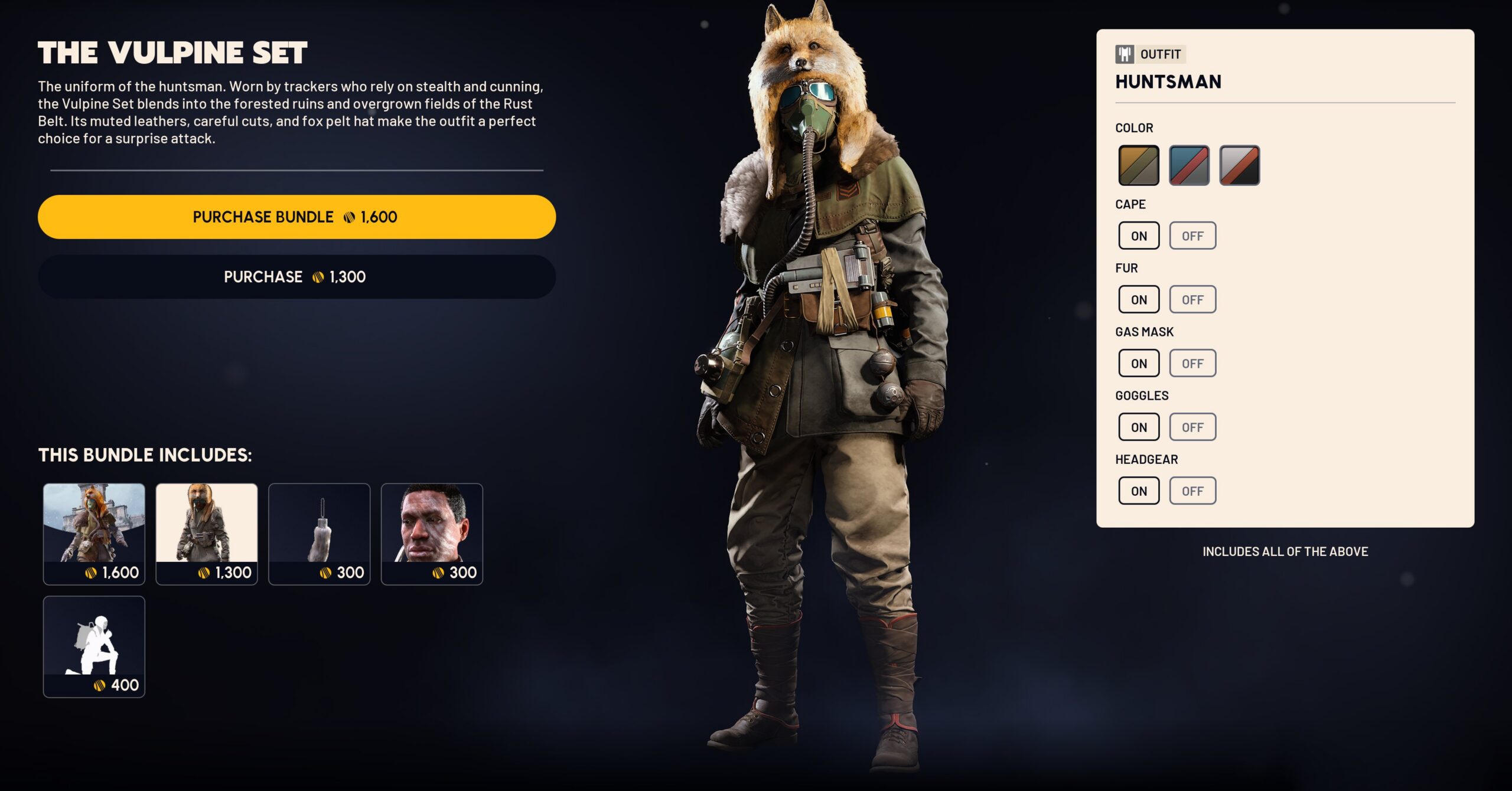
Task: Keep Headgear ON
Action: pos(1138,491)
